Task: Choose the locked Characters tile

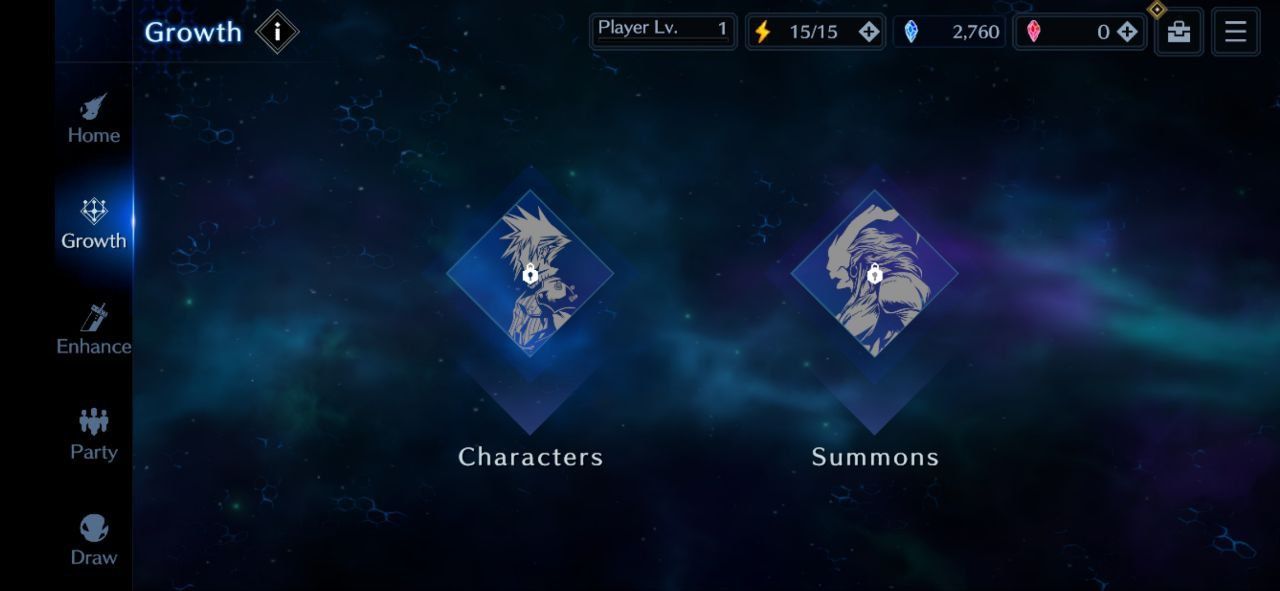Action: click(x=530, y=274)
